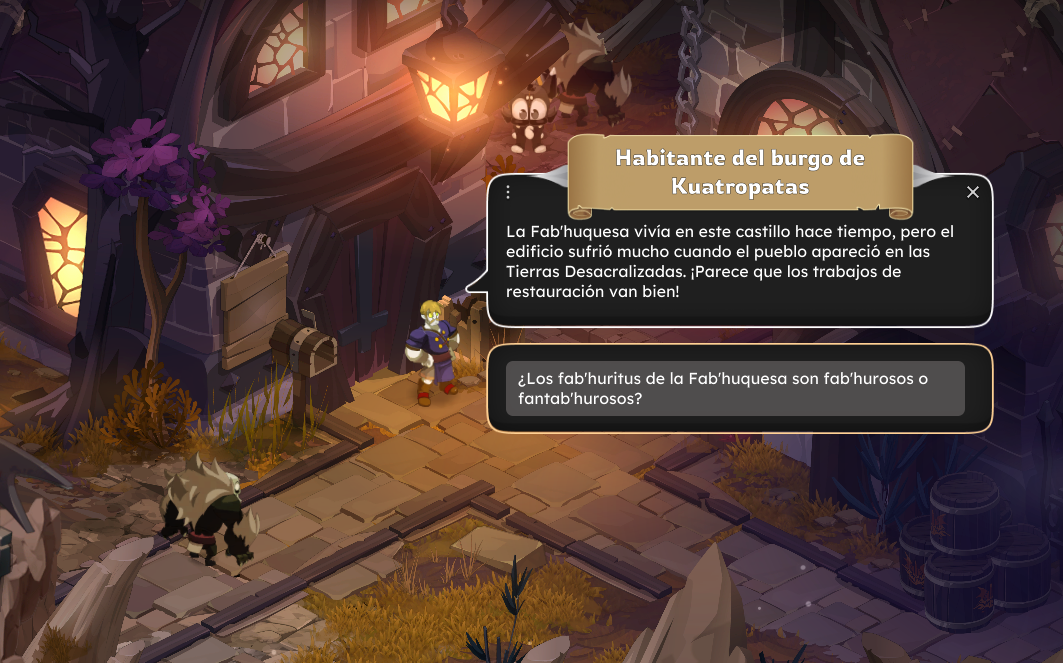Viewport: 1063px width, 663px height.
Task: Close the dialogue with the X button
Action: 973,192
